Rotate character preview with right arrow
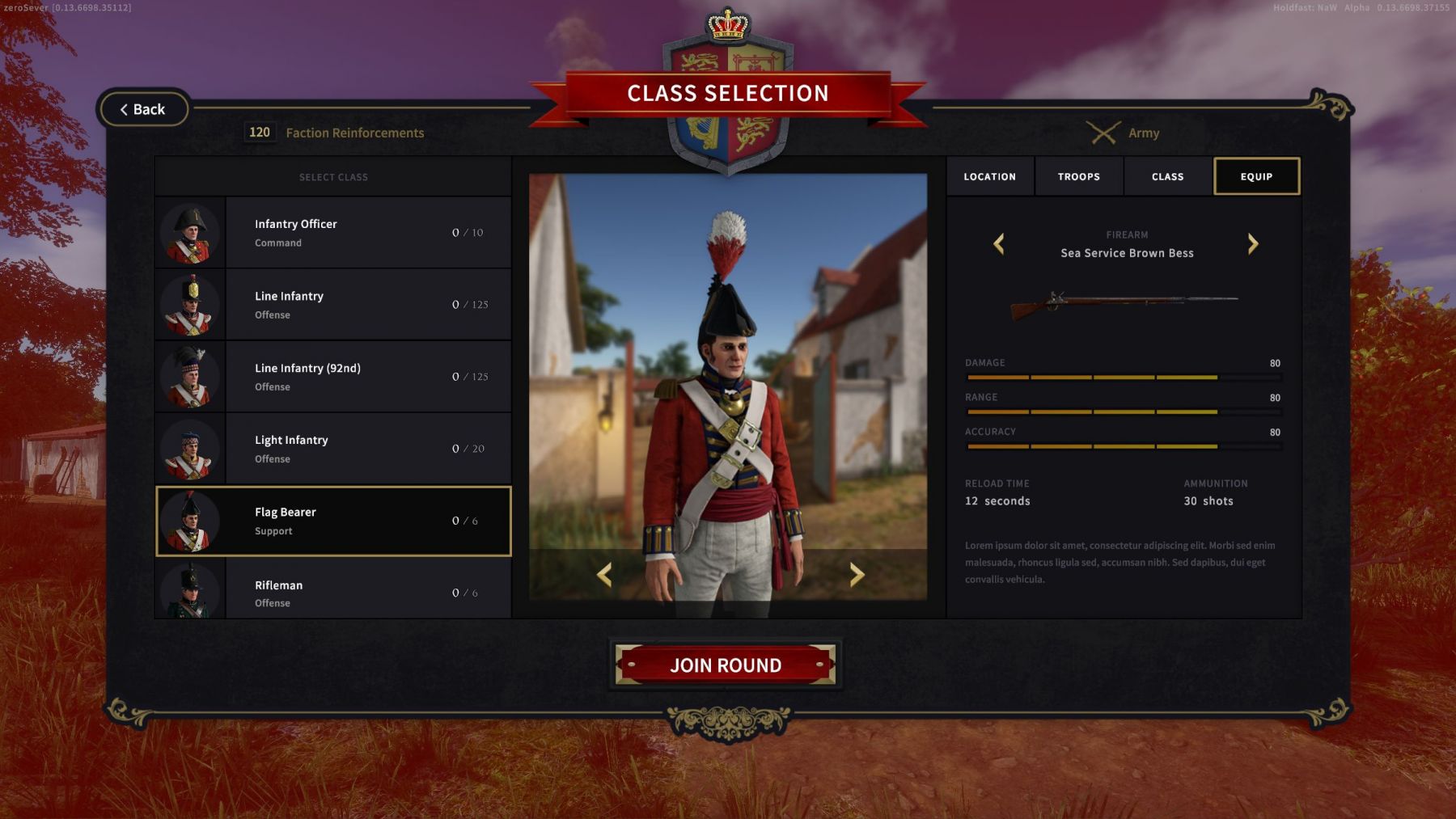The image size is (1456, 819). click(857, 575)
